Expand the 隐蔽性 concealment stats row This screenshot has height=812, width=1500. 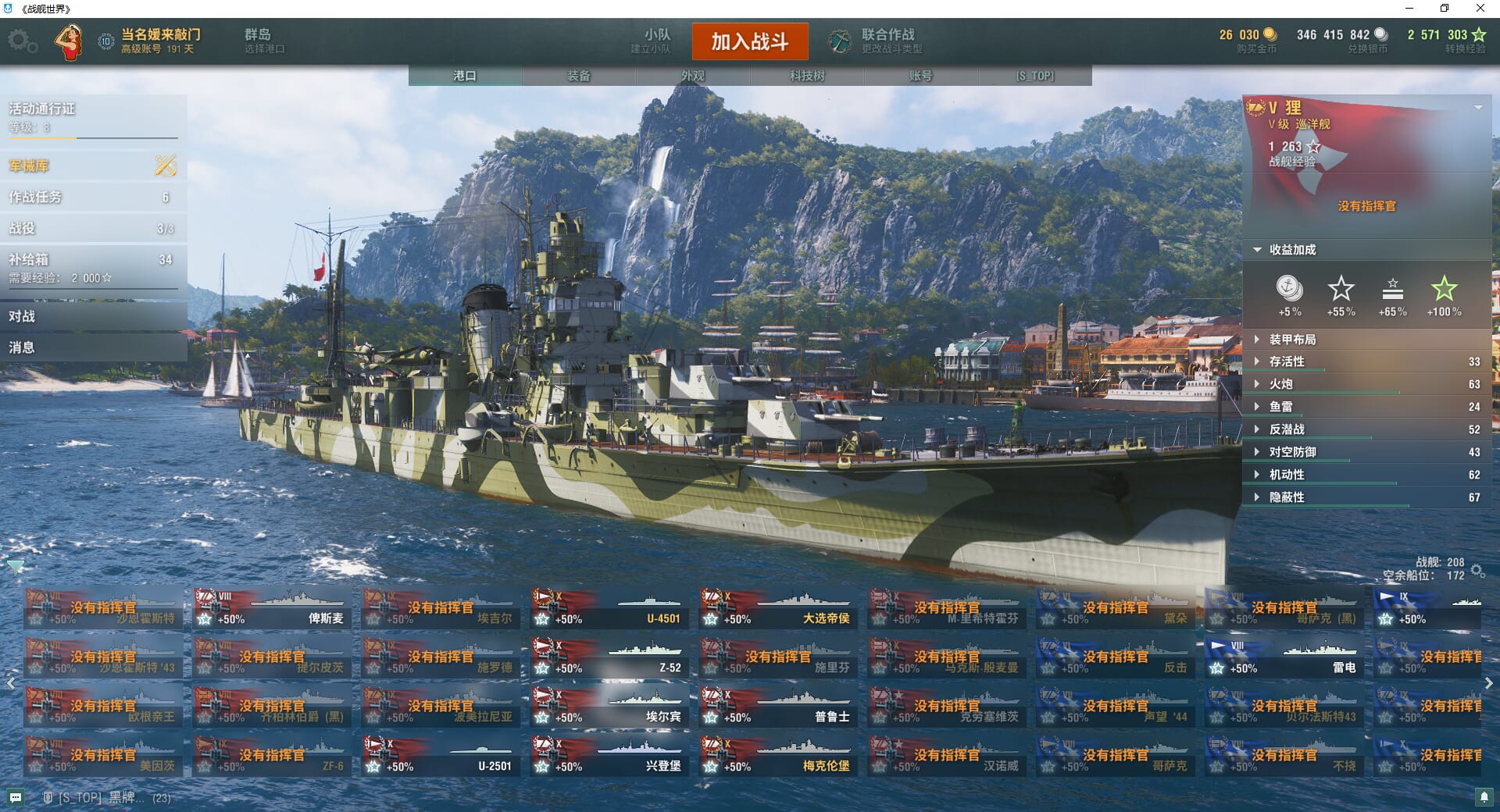click(1366, 497)
